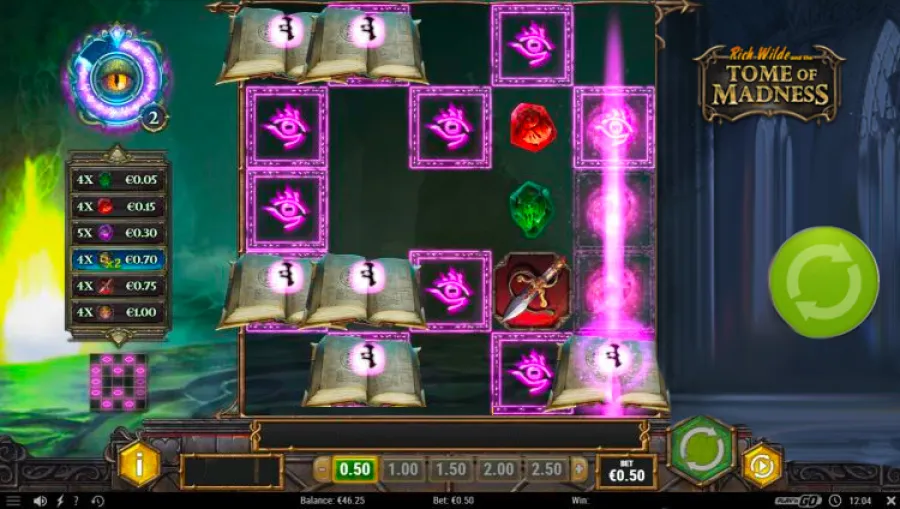This screenshot has width=900, height=509.
Task: Choose the 1.50 bet amount
Action: 449,469
